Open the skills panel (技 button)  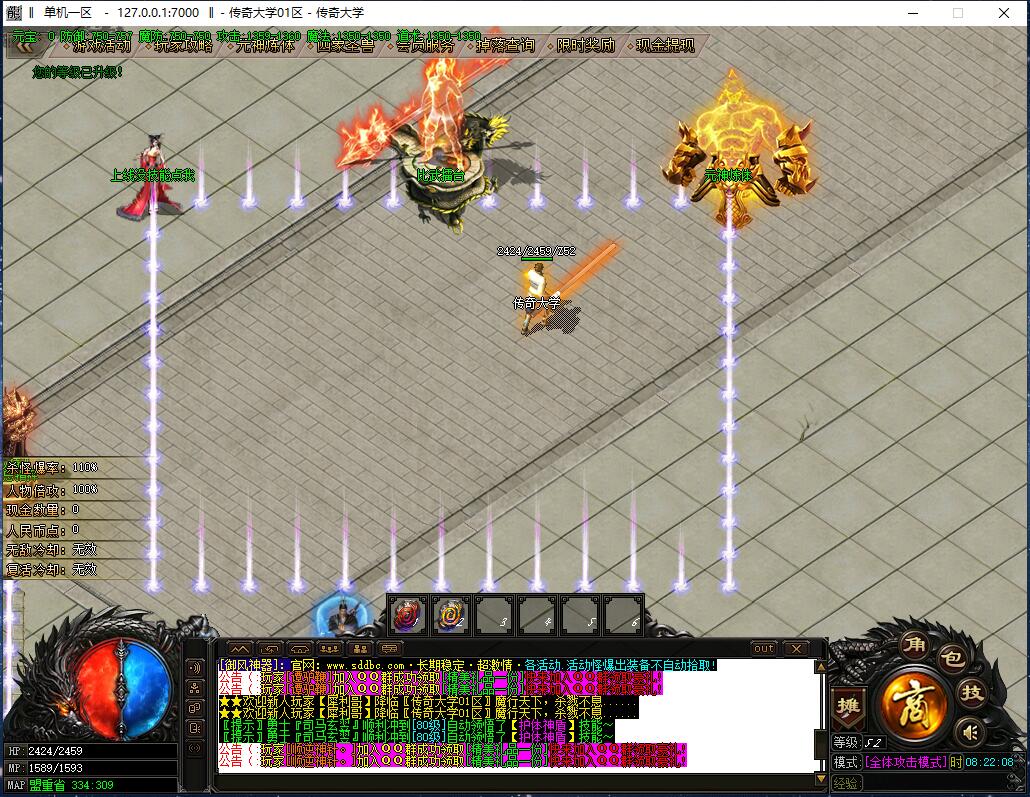[971, 692]
